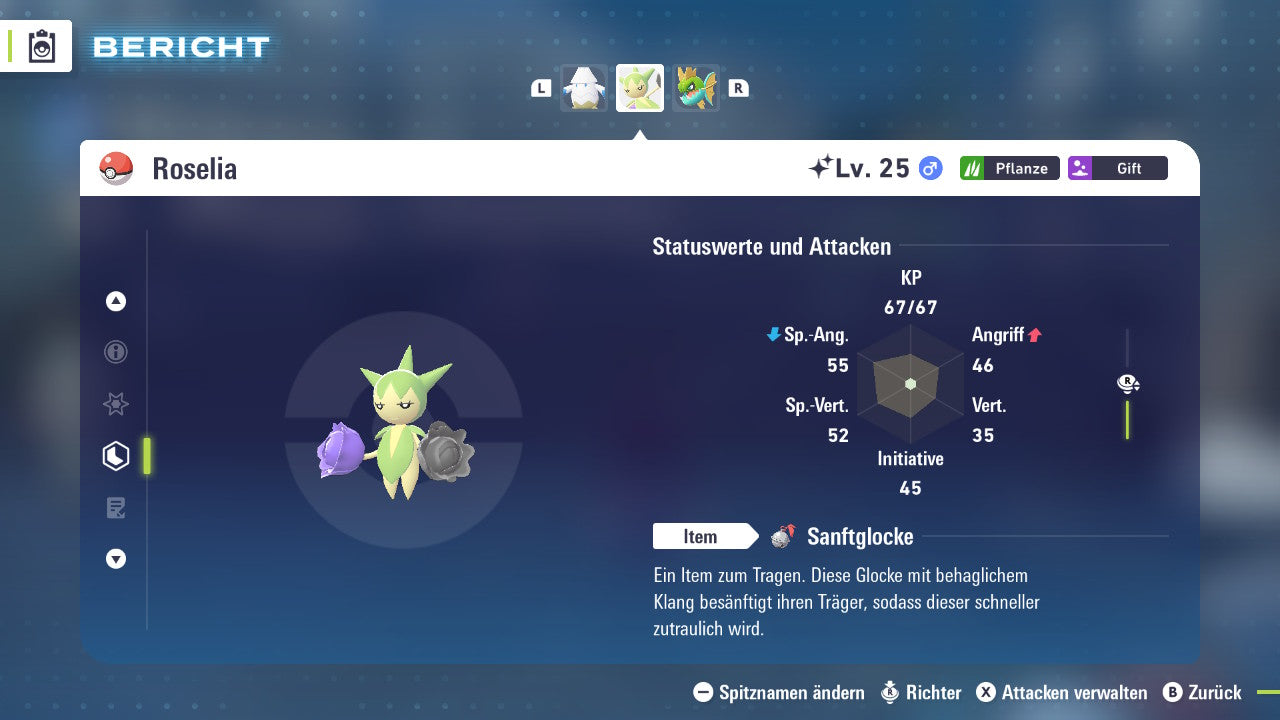
Task: Switch to the Pflanze type badge
Action: coord(1009,168)
